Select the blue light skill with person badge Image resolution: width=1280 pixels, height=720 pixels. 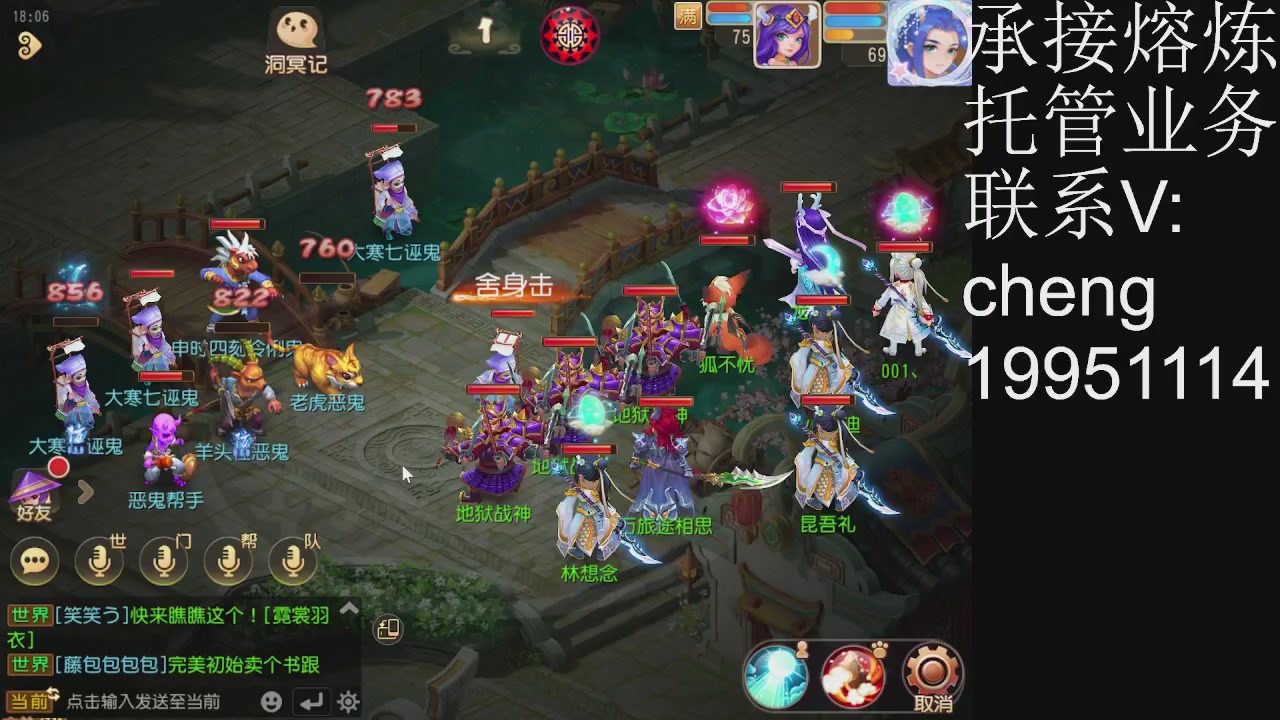click(x=778, y=676)
